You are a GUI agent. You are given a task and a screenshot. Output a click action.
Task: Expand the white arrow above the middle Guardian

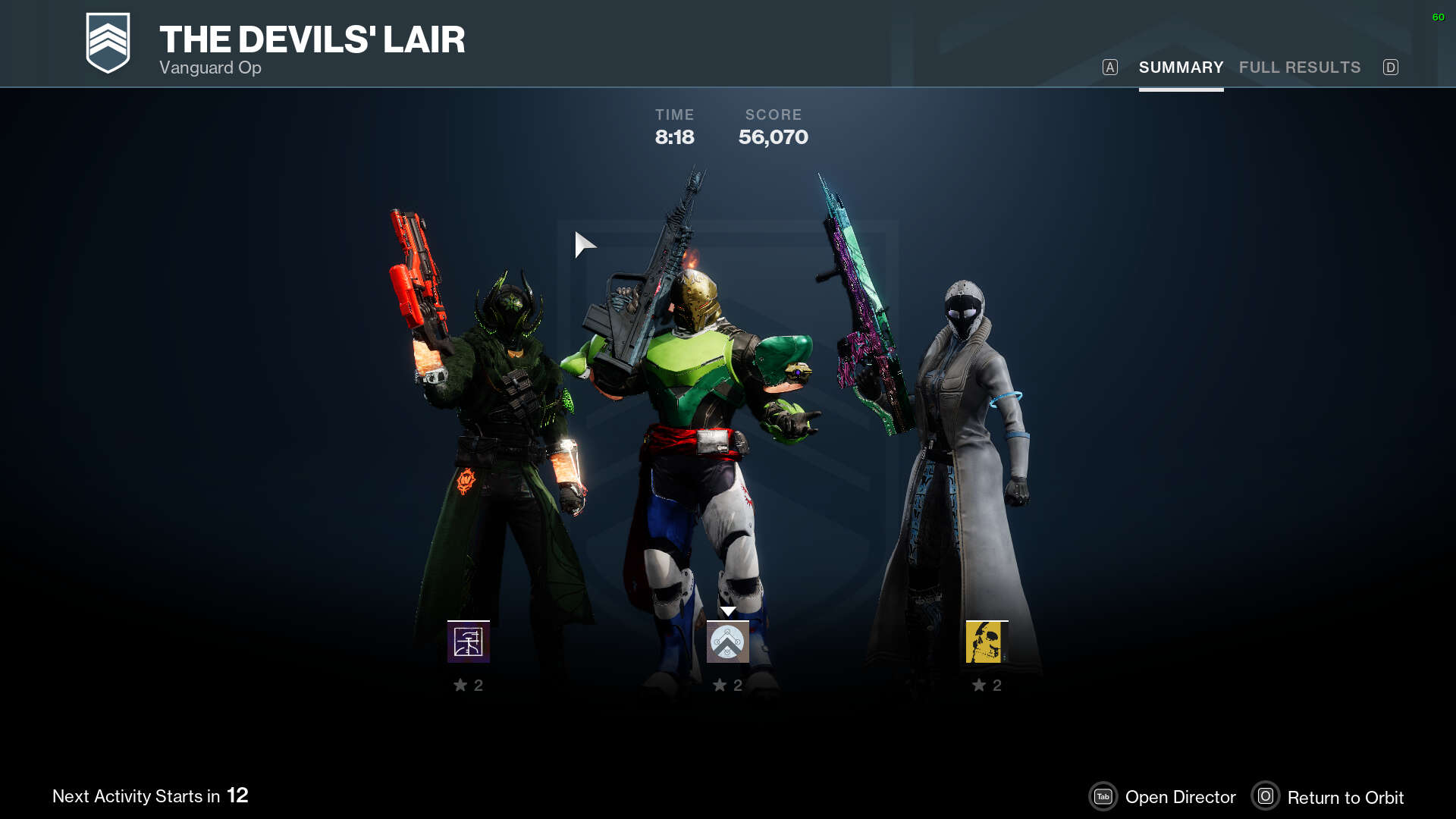tap(728, 610)
